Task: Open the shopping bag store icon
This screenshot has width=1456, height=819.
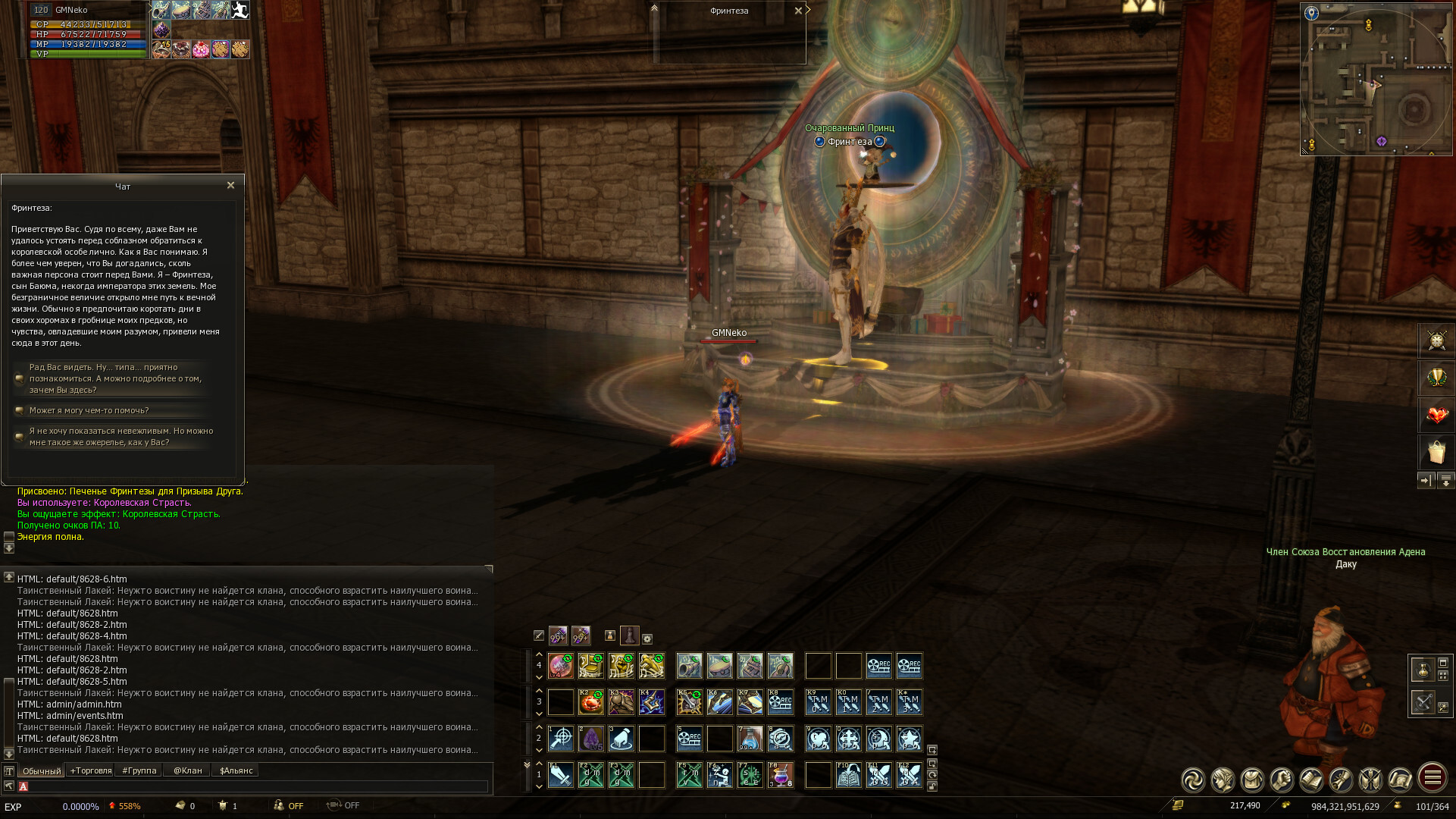Action: 1436,453
